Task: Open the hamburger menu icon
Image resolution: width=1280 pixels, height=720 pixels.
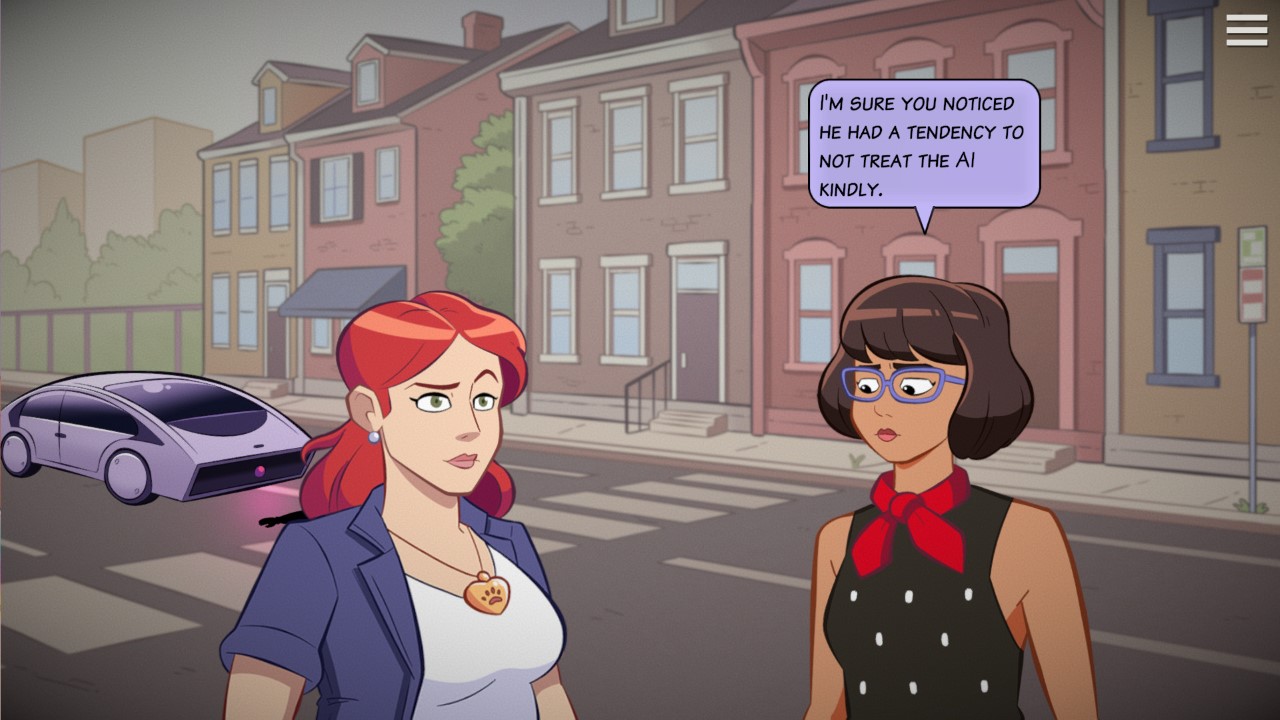Action: [x=1246, y=31]
